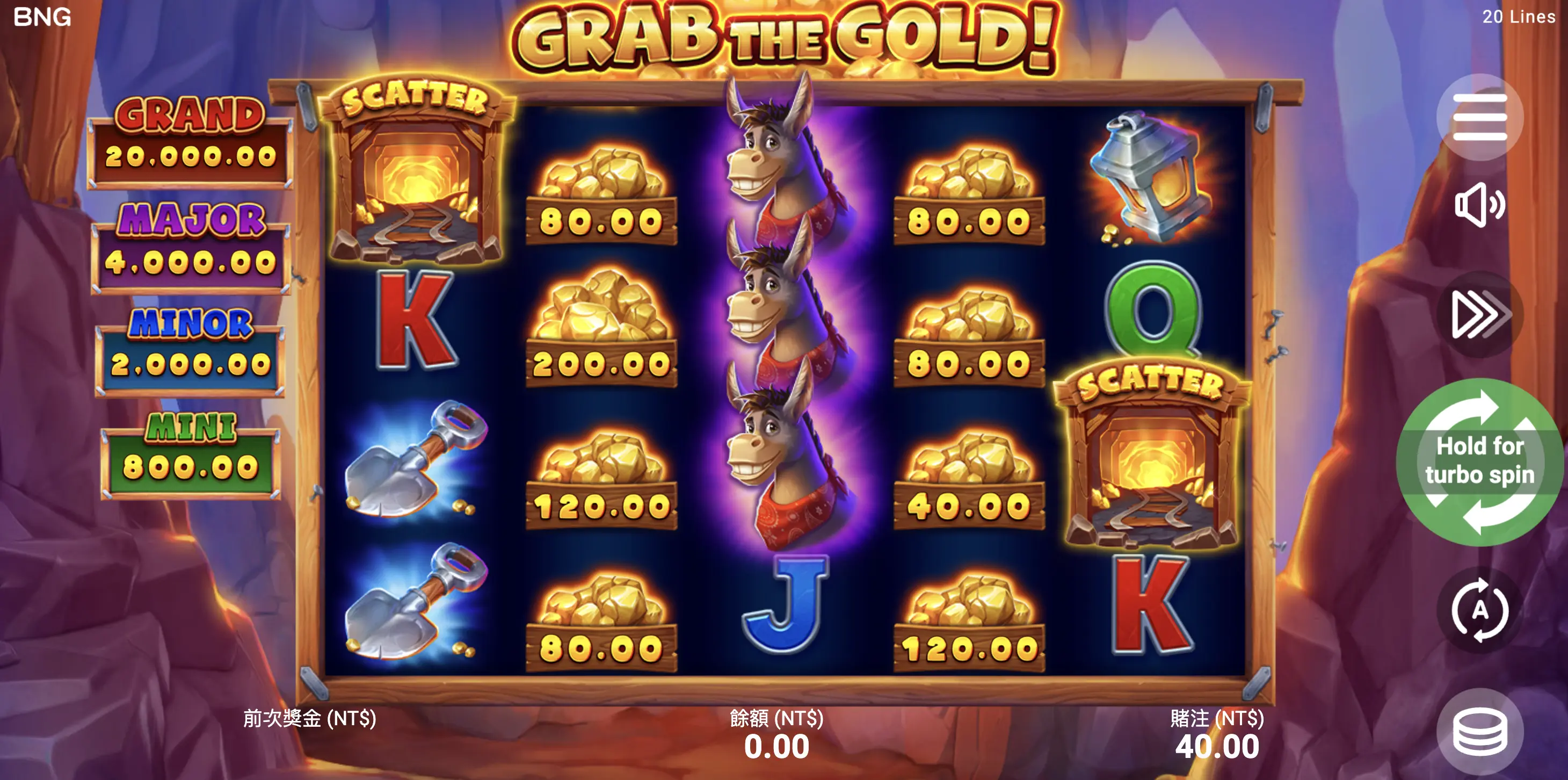The image size is (1568, 780).
Task: Open the coin stack bet settings
Action: click(1480, 732)
